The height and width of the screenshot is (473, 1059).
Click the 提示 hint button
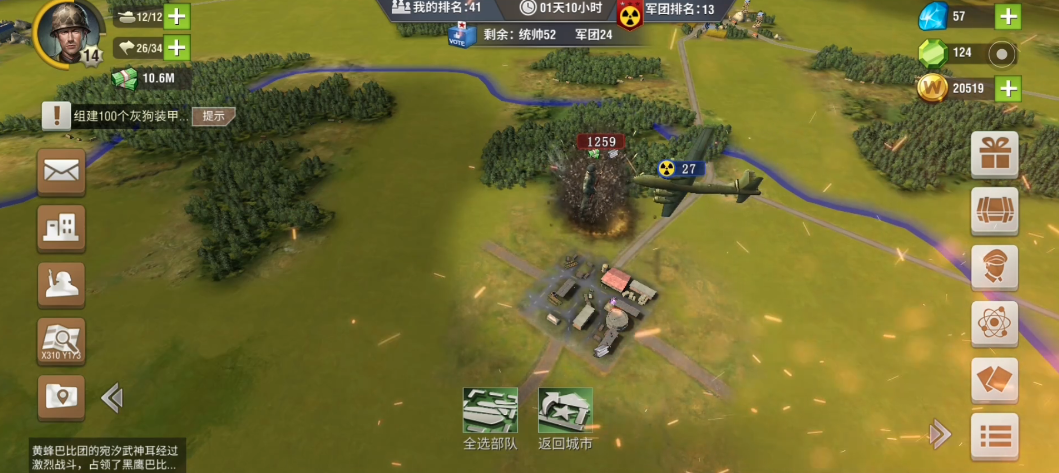pyautogui.click(x=213, y=116)
